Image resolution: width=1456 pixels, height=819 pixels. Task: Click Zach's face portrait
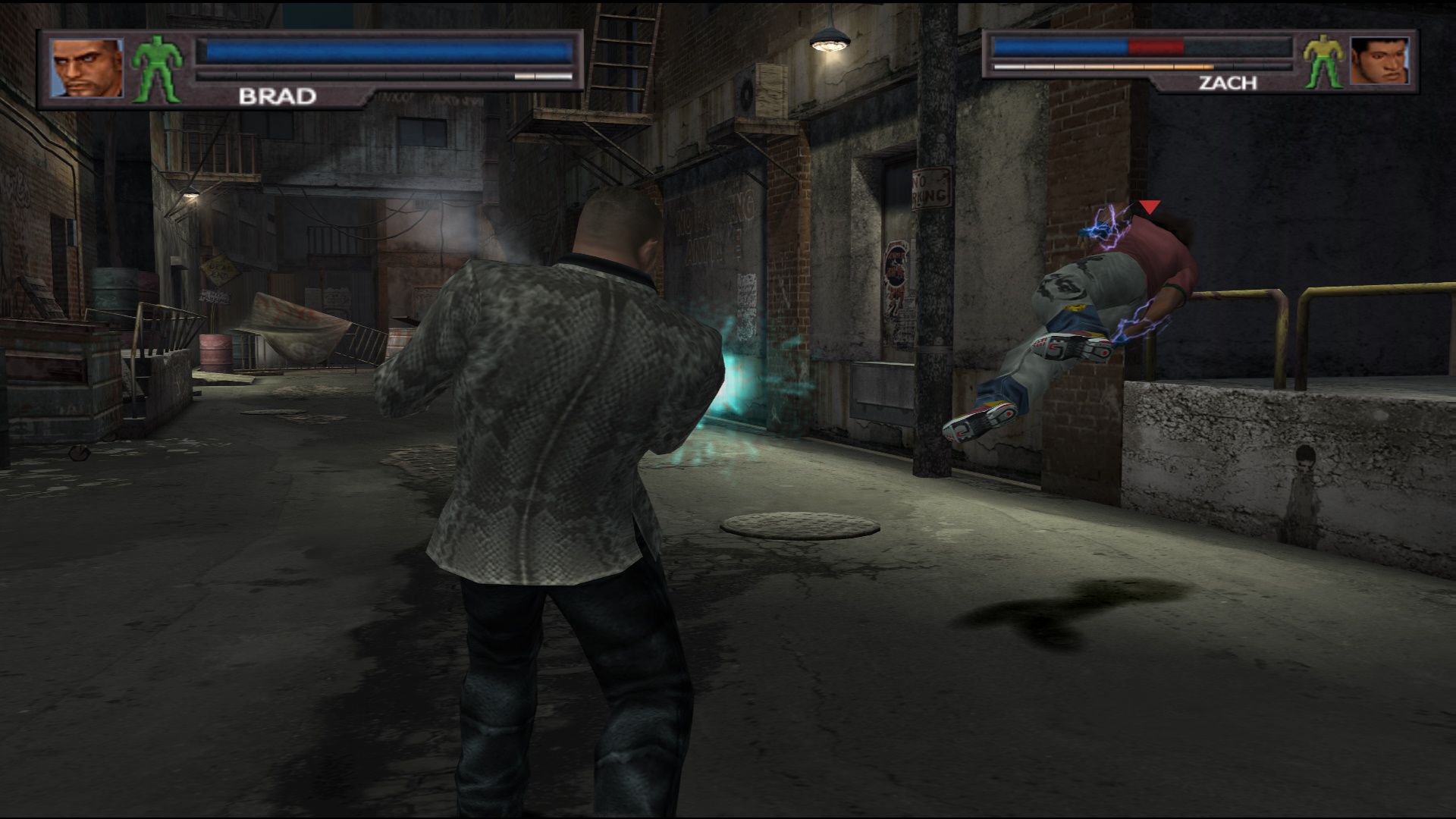pos(1379,61)
